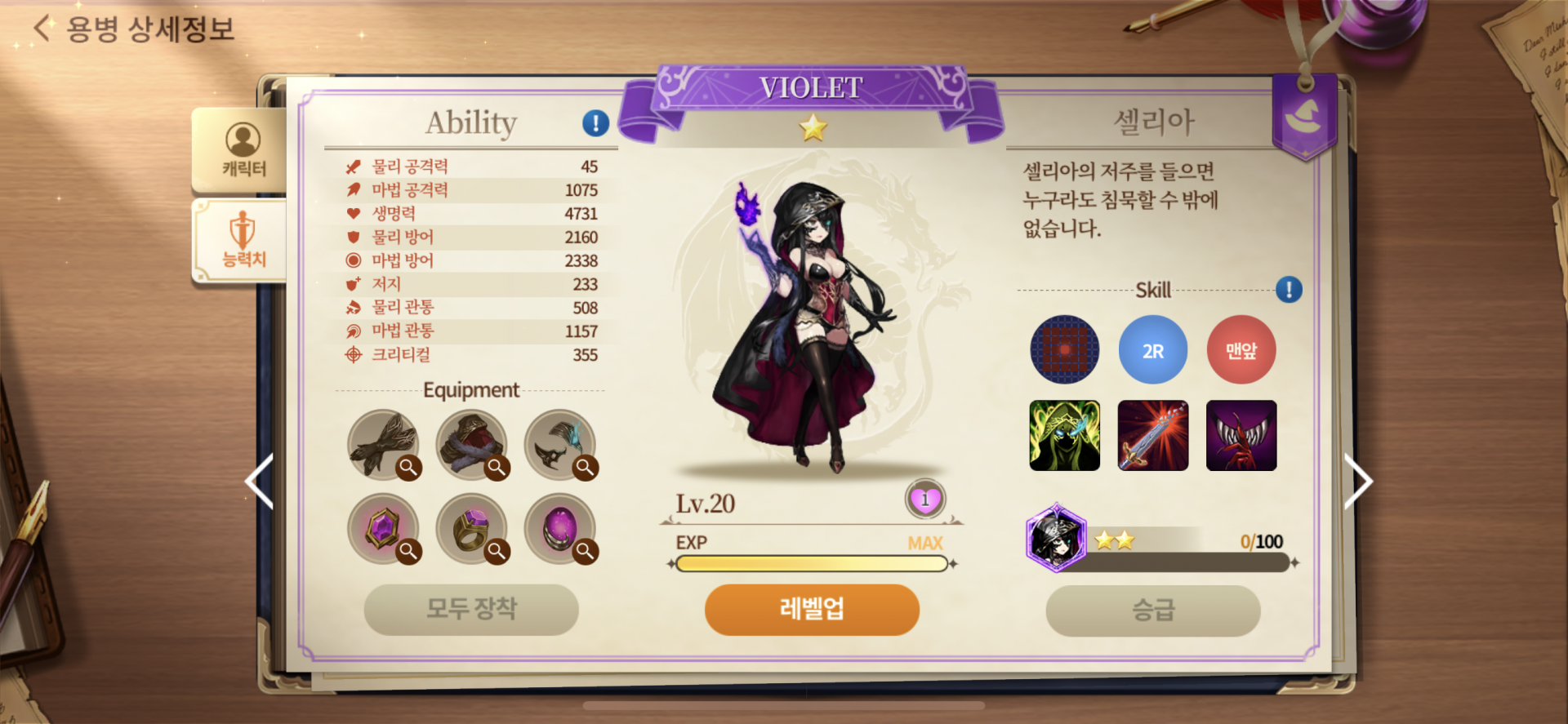The width and height of the screenshot is (1568, 724).
Task: Switch to the 캐릭터 tab
Action: [243, 151]
